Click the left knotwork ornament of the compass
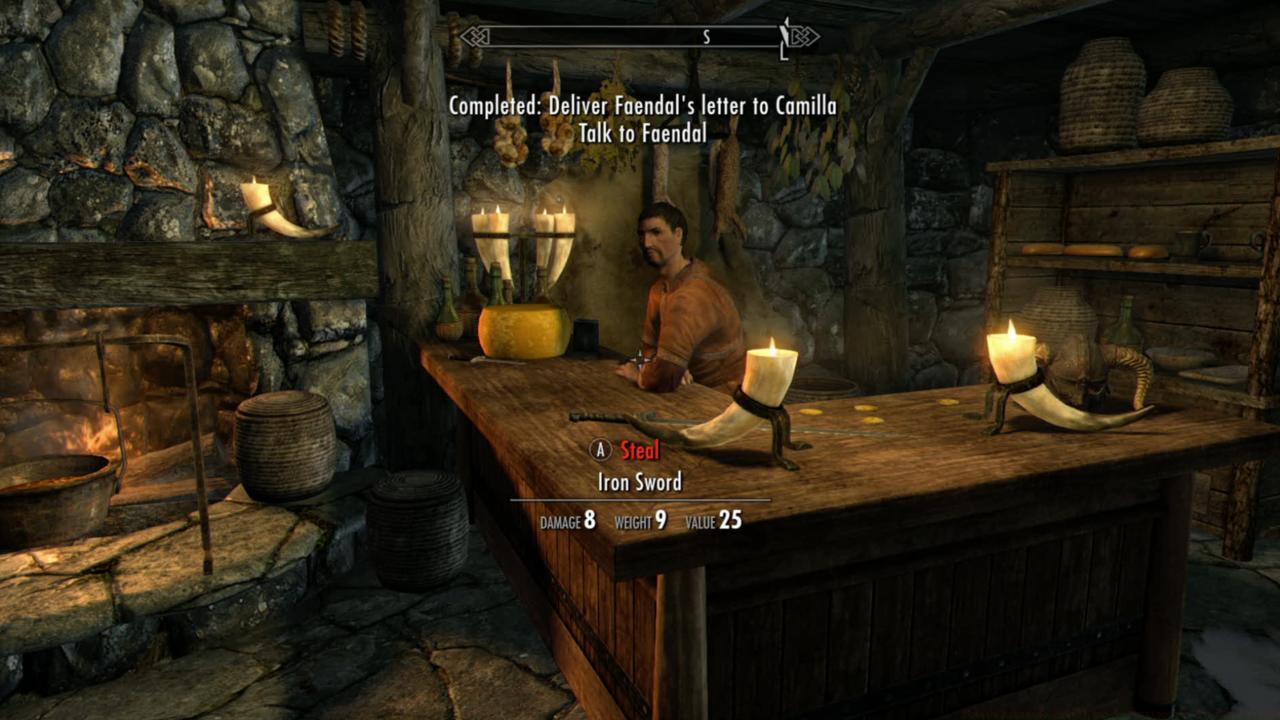The image size is (1280, 720). tap(472, 36)
